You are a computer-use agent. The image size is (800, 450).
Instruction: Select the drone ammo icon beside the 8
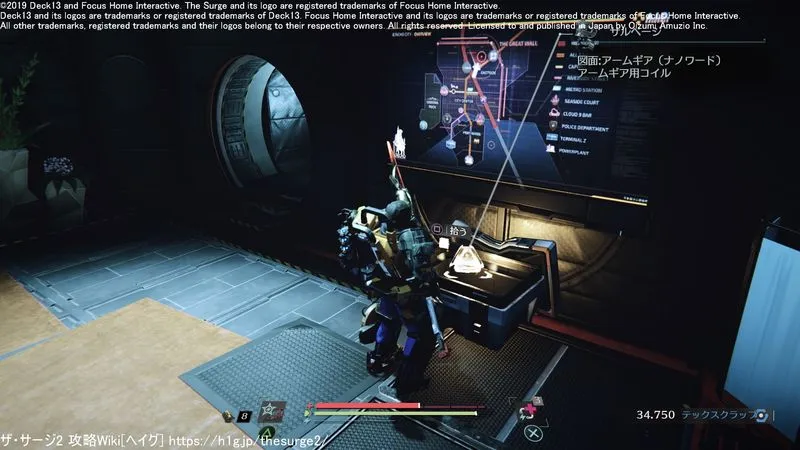(228, 415)
